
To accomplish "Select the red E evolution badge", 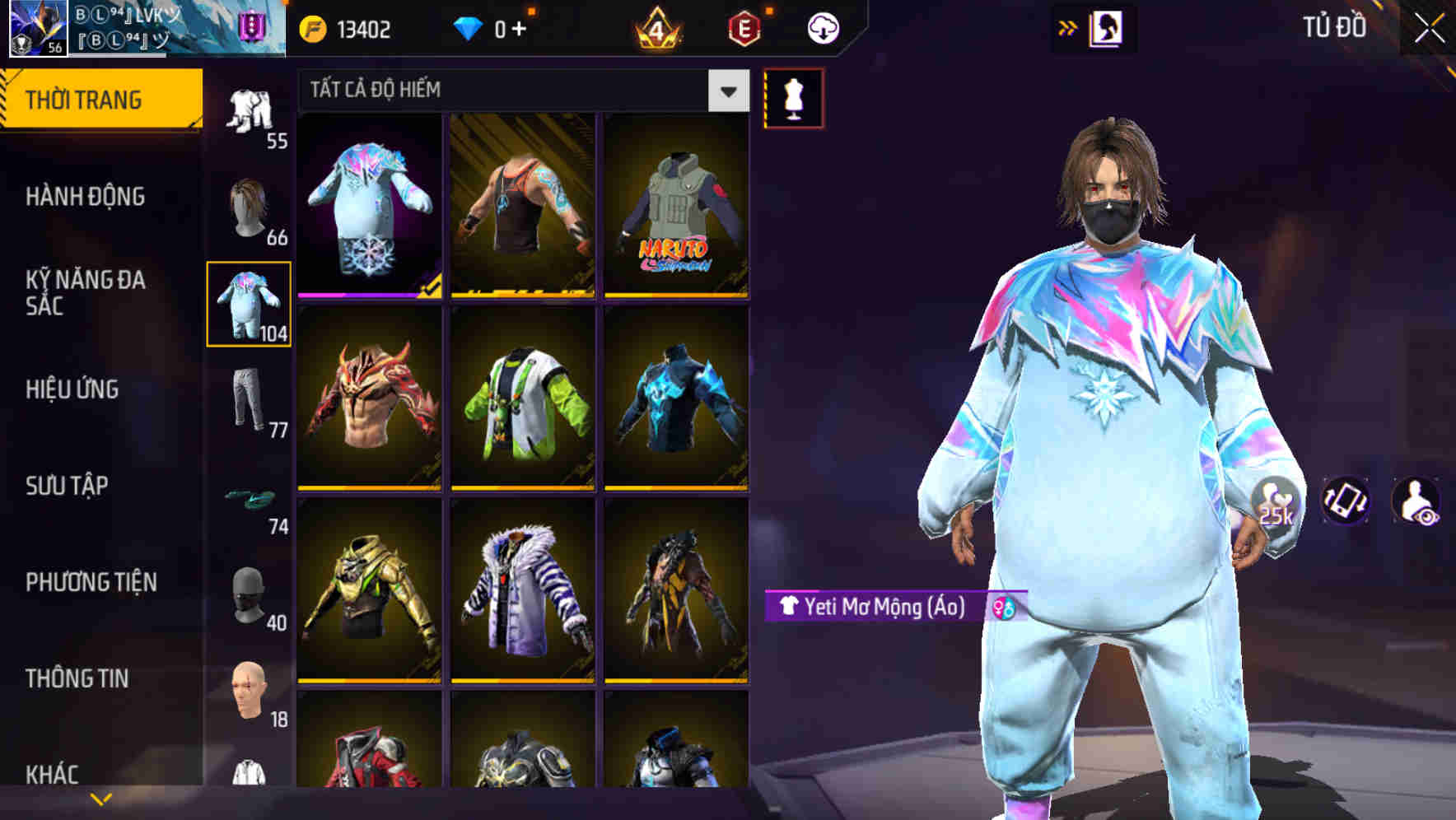I will [x=740, y=27].
